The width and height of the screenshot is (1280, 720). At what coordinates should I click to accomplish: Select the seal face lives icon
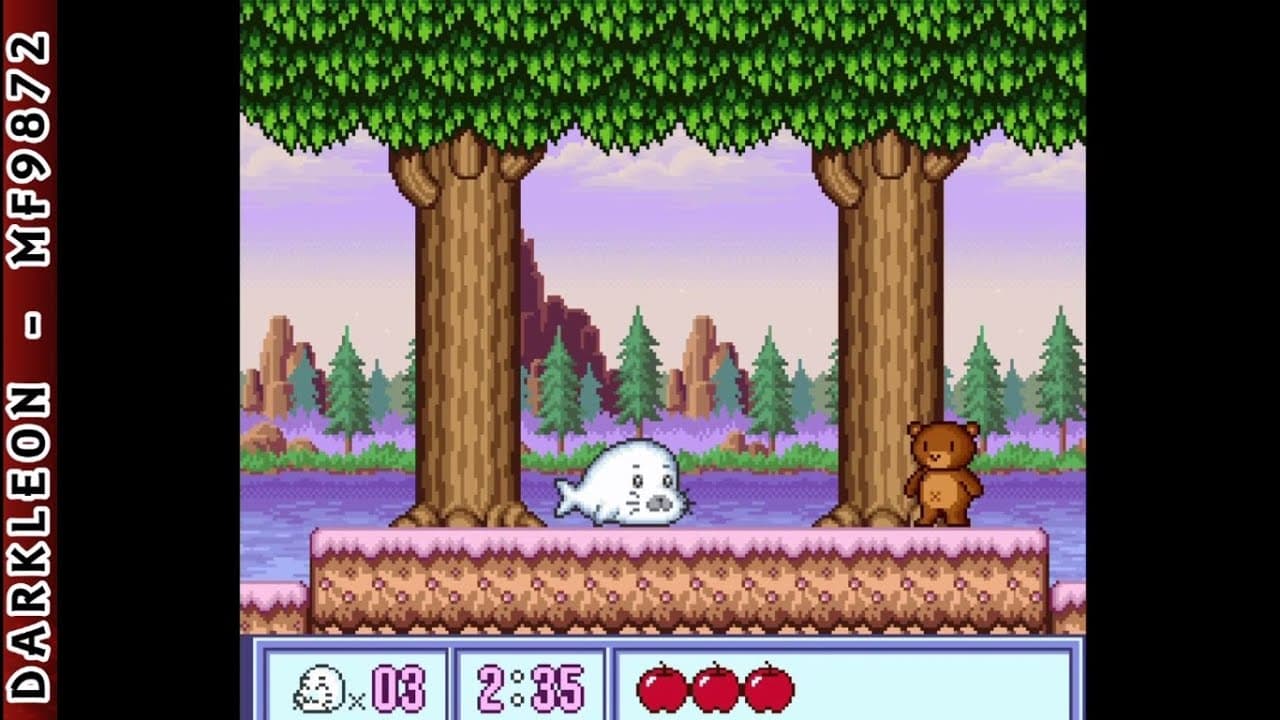322,686
